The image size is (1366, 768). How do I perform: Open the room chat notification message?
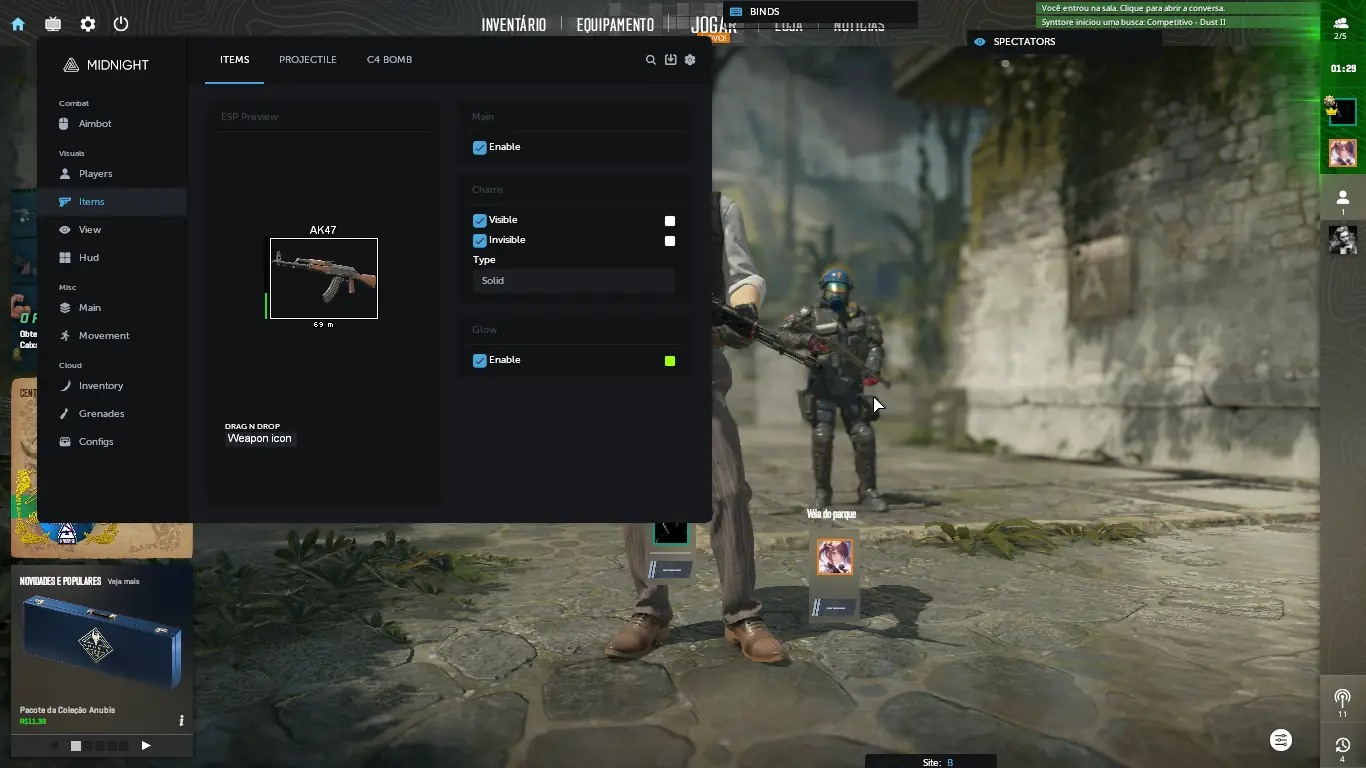1133,8
